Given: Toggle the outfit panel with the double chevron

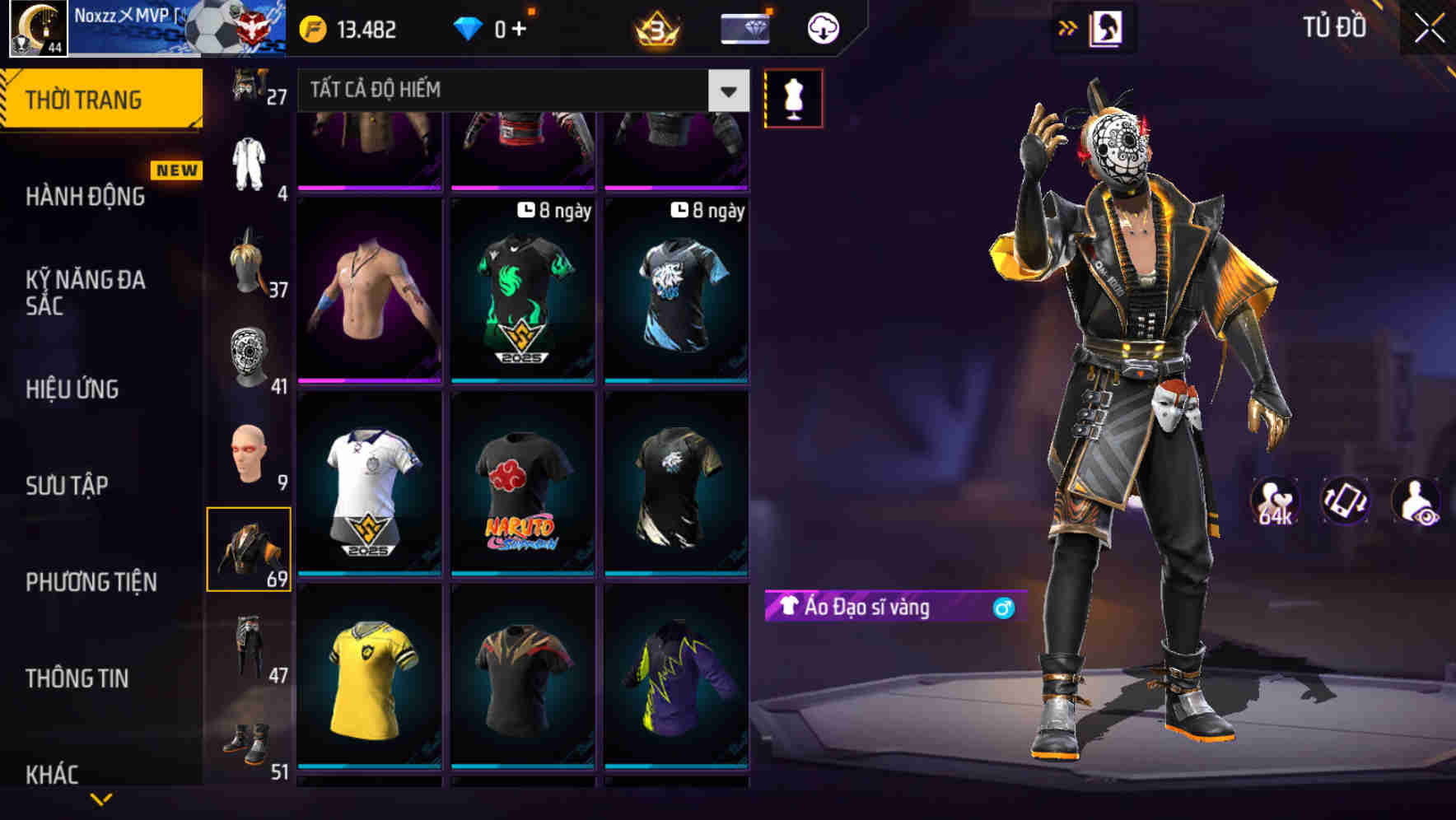Looking at the screenshot, I should tap(1068, 27).
